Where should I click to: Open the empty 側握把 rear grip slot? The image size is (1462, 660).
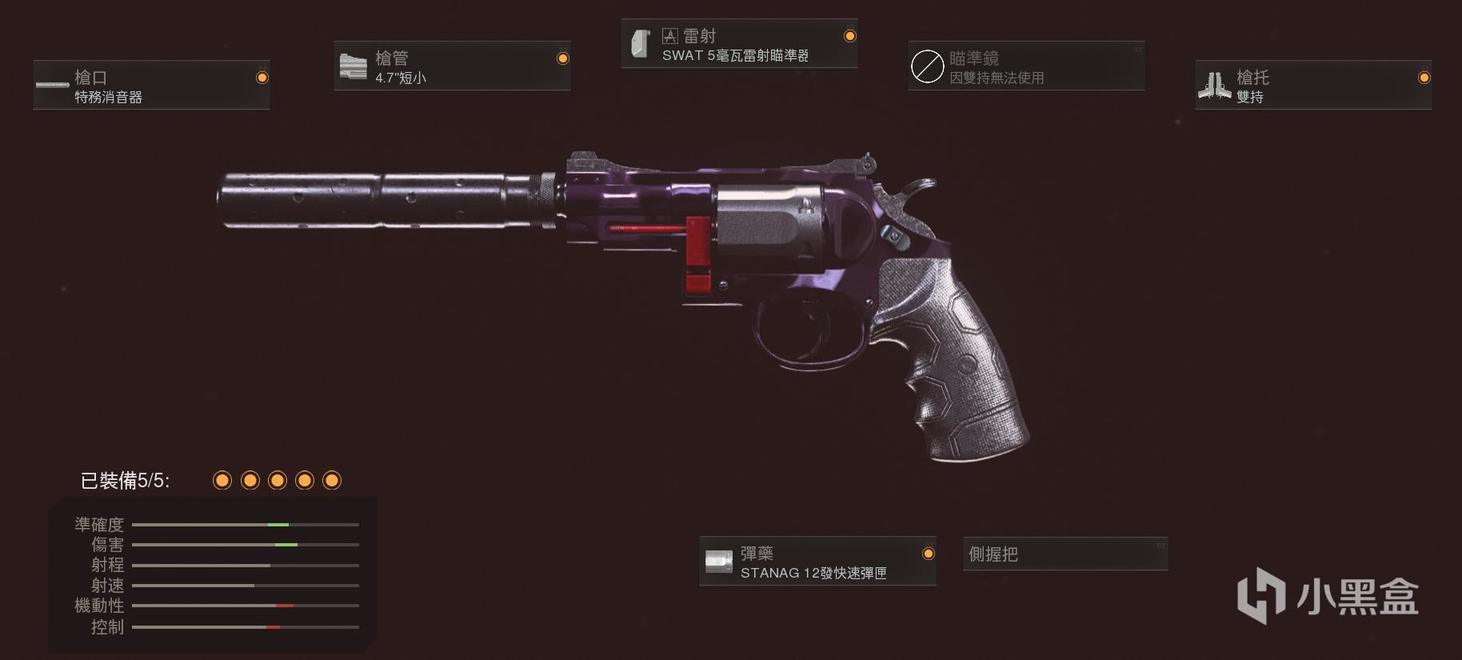(x=1065, y=554)
